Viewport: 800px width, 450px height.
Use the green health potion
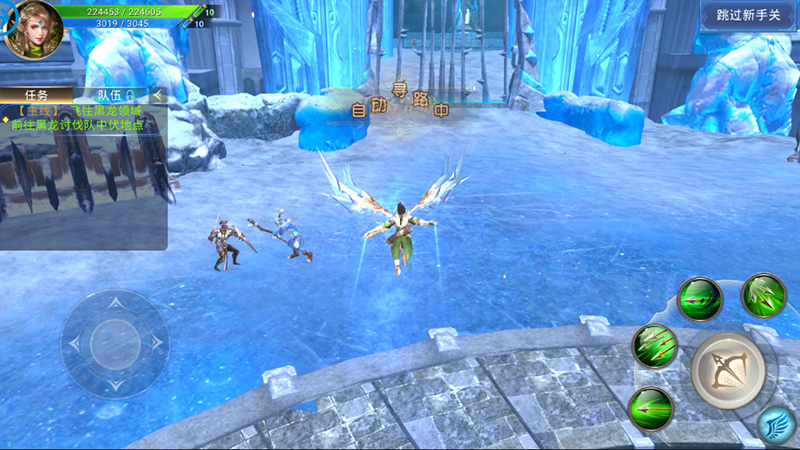coord(198,12)
